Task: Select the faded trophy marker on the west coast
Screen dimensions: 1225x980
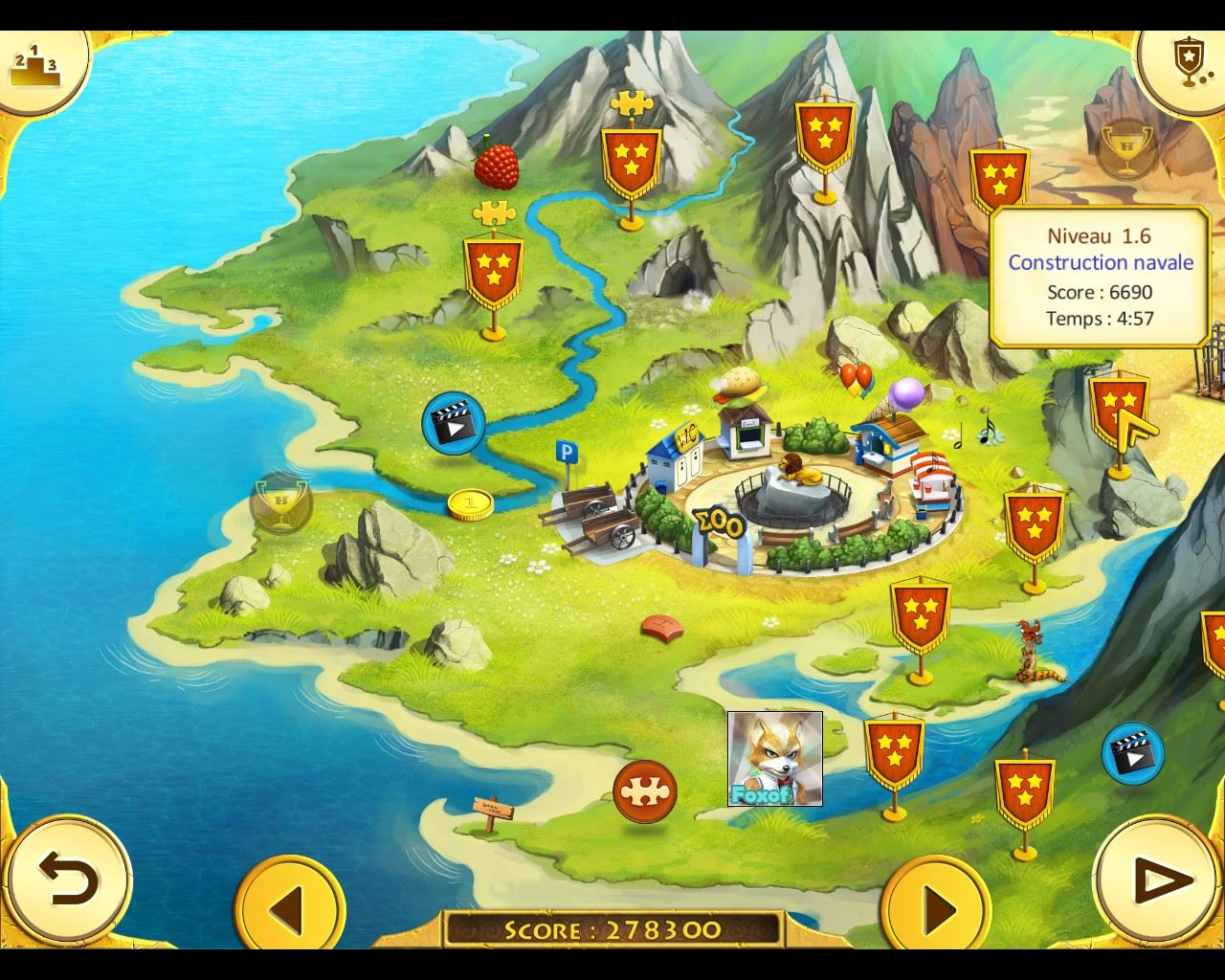Action: pyautogui.click(x=280, y=502)
